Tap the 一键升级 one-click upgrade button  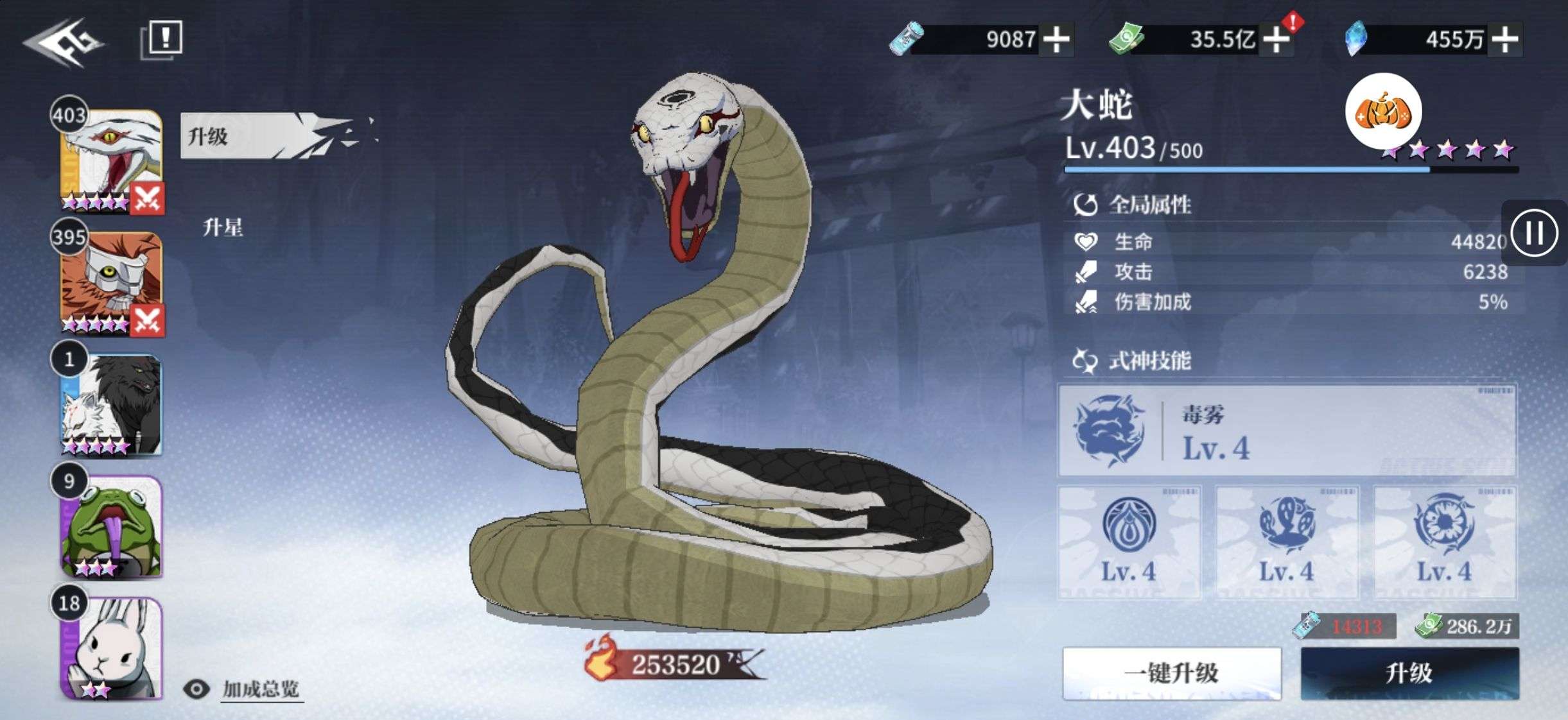pos(1171,673)
